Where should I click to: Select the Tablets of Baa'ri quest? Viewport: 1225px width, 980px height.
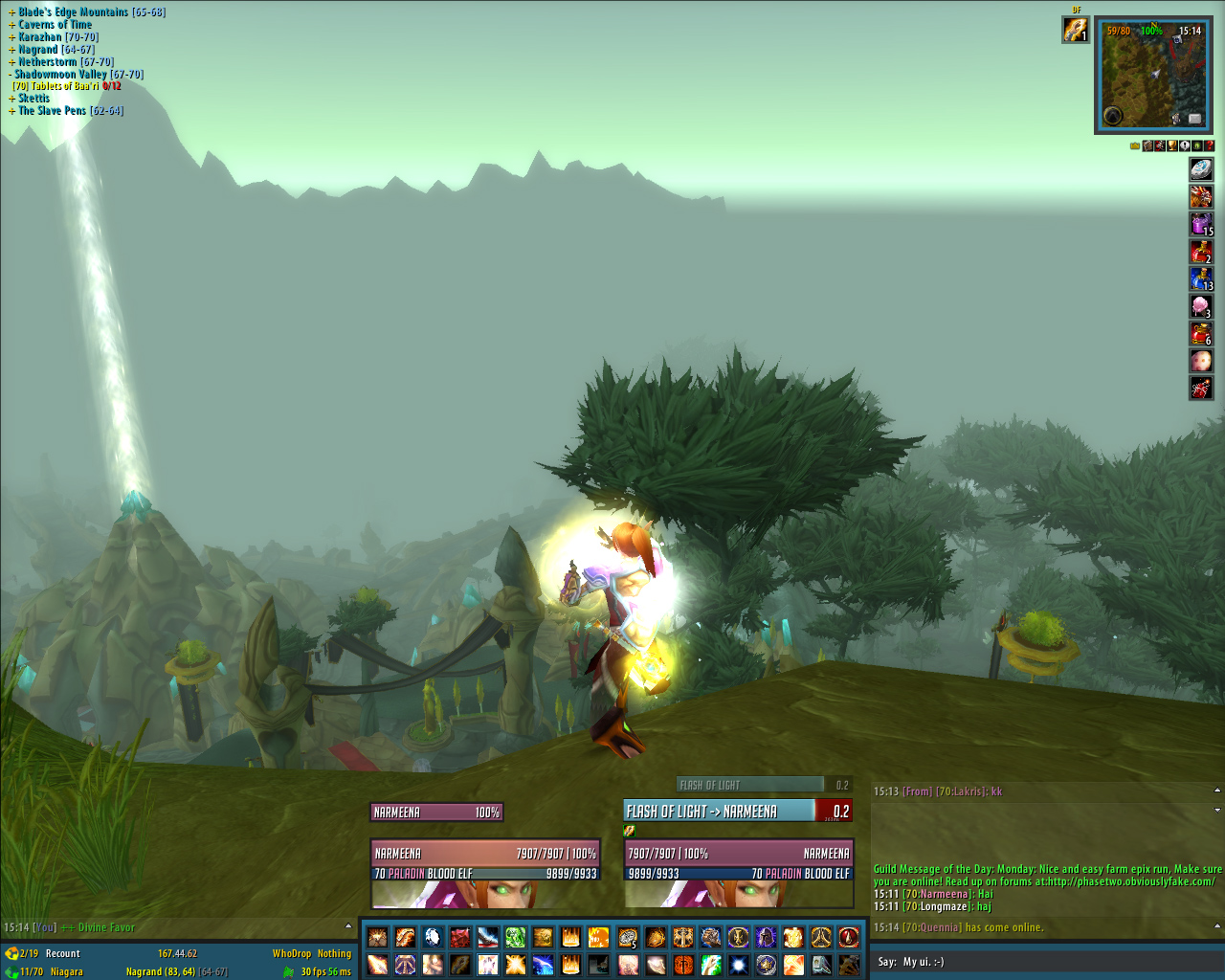(x=65, y=86)
